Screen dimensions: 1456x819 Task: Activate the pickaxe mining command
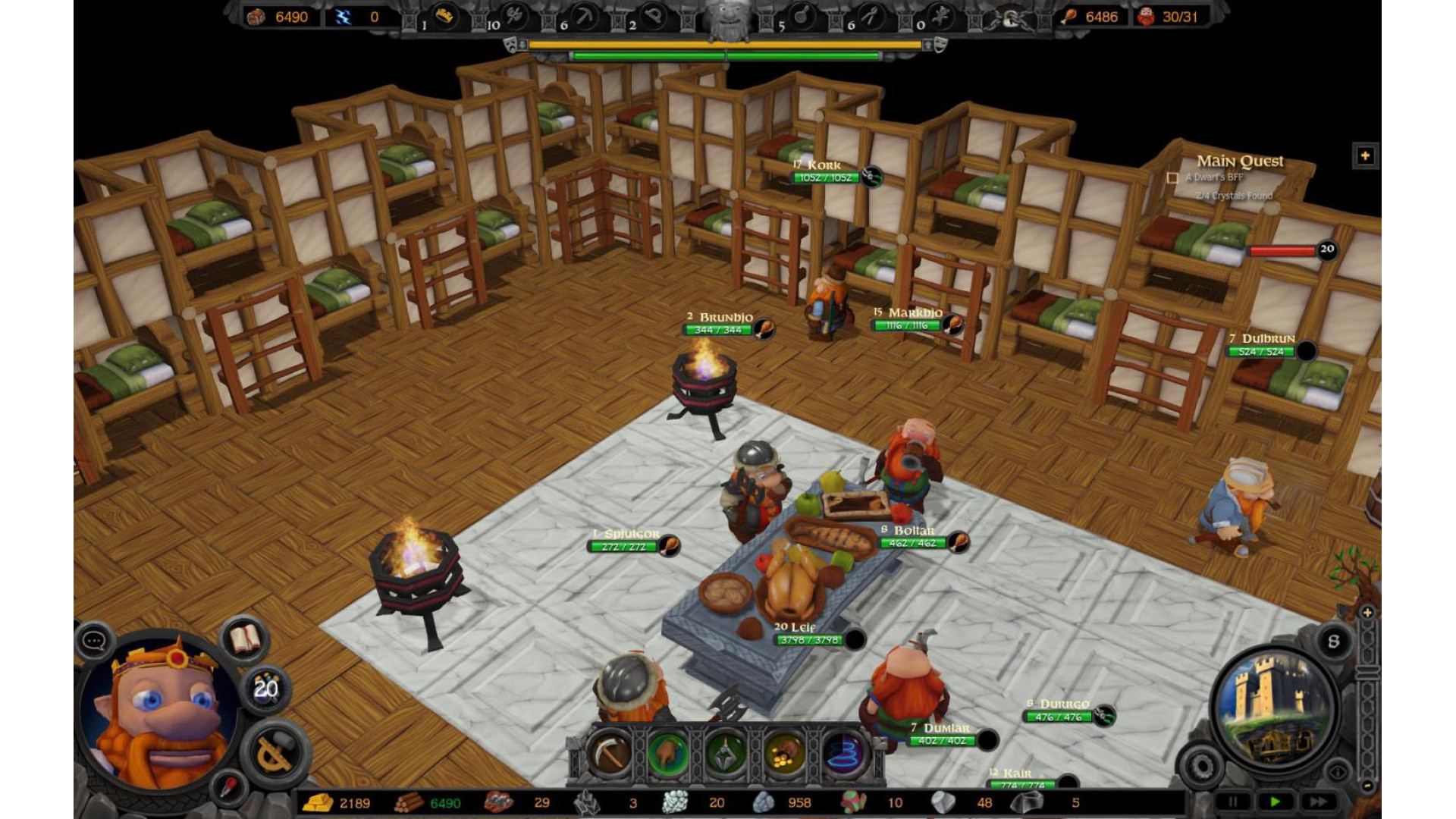[609, 753]
